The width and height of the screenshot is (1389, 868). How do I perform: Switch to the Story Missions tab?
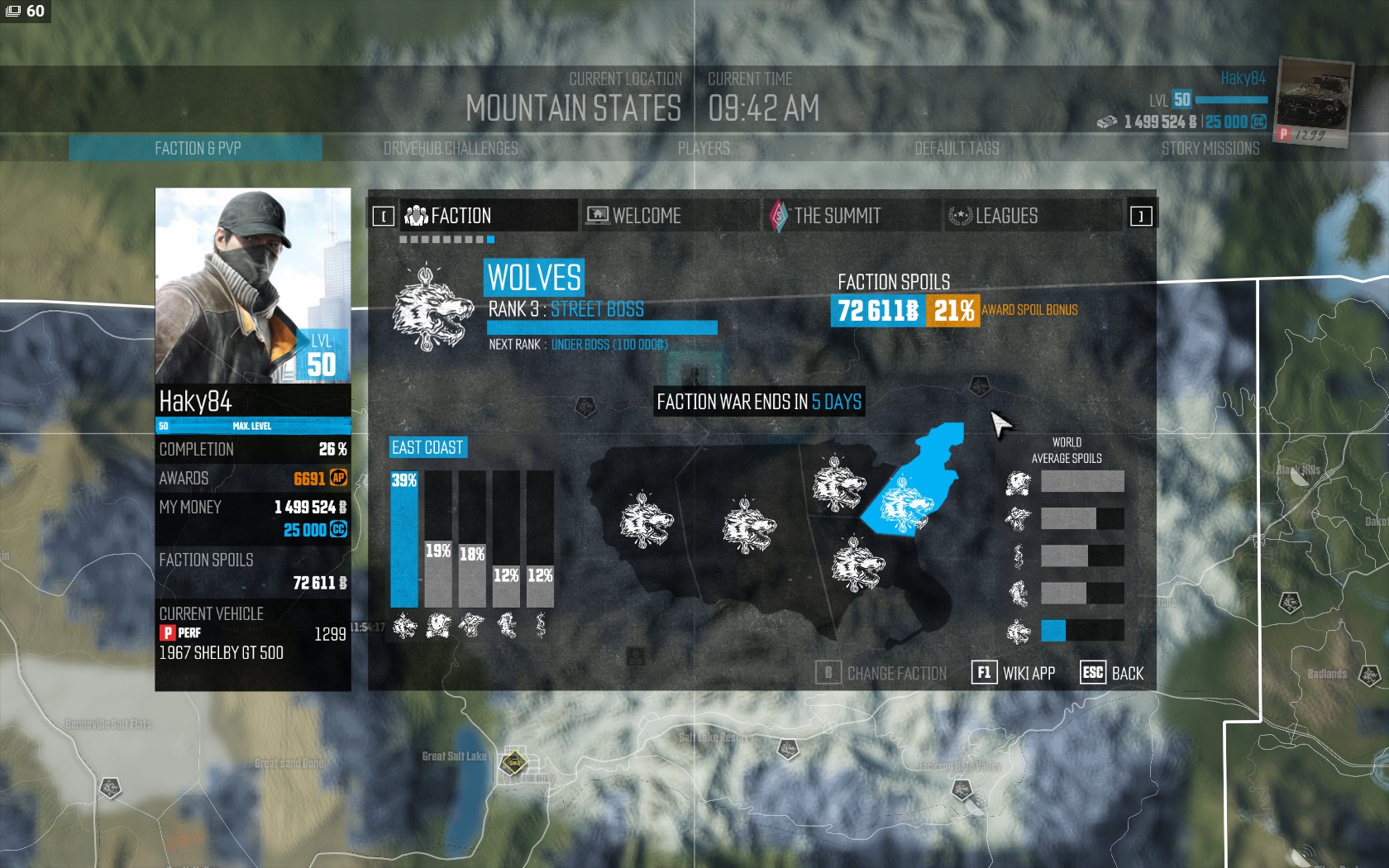point(1210,149)
